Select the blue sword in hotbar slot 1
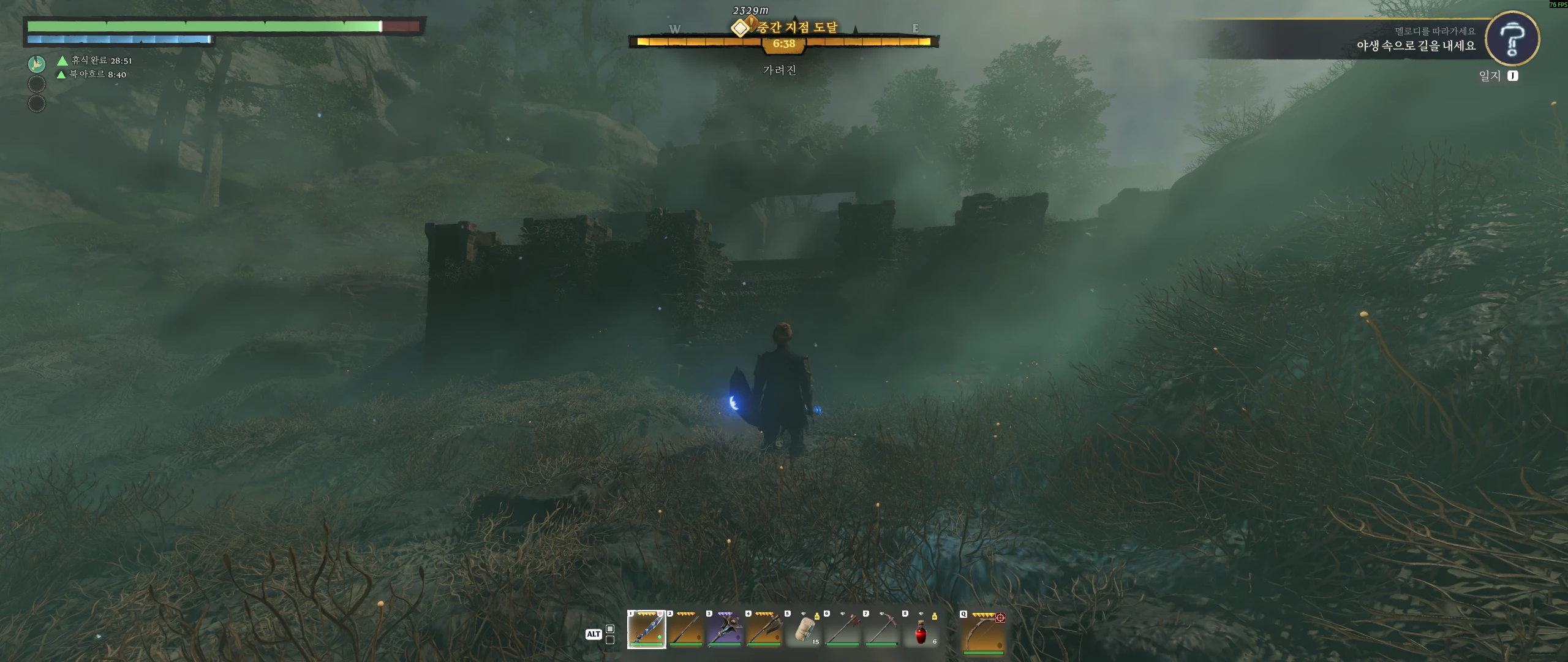This screenshot has height=662, width=1568. pyautogui.click(x=646, y=629)
